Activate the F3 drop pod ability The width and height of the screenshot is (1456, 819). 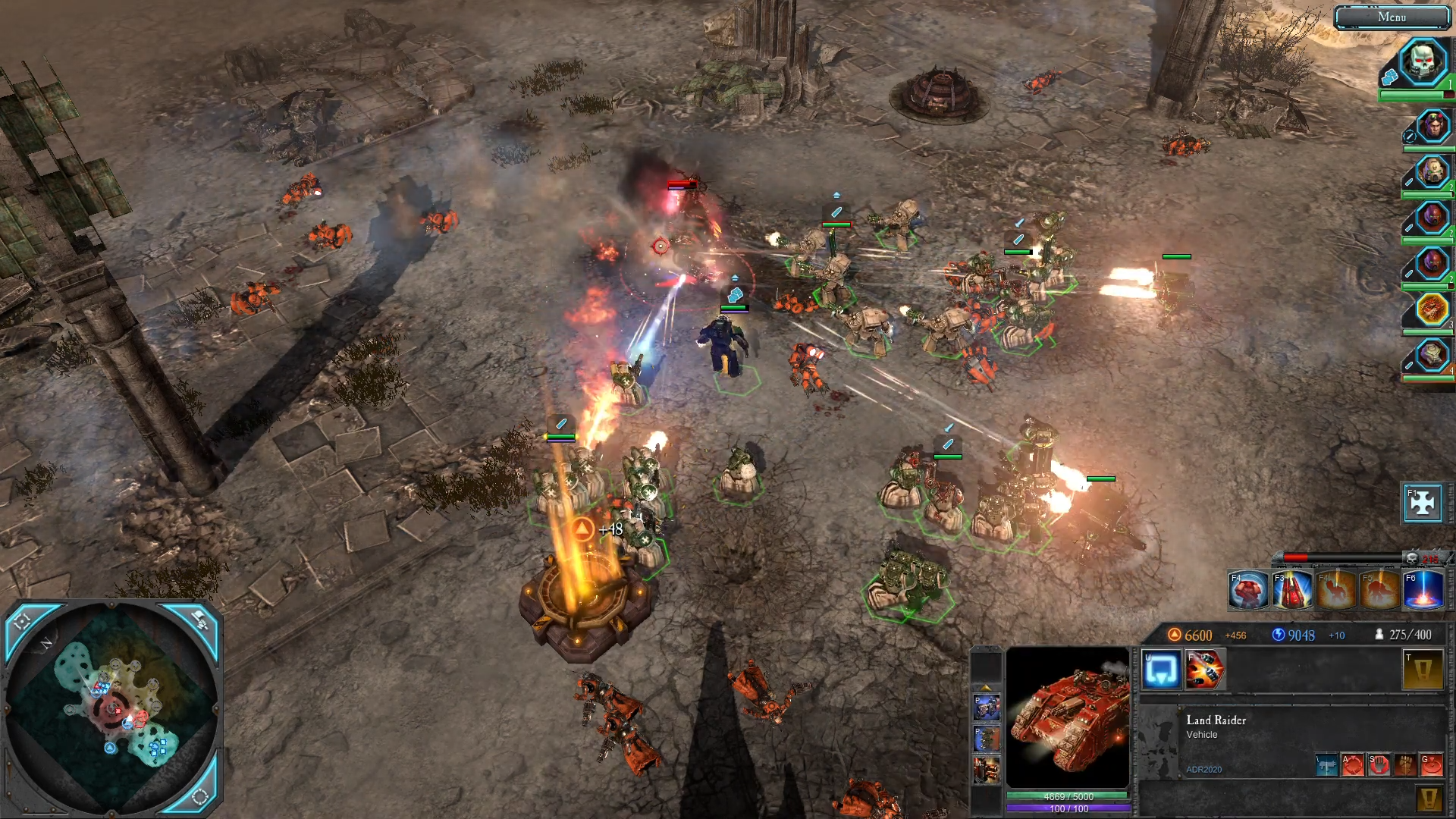[1291, 591]
